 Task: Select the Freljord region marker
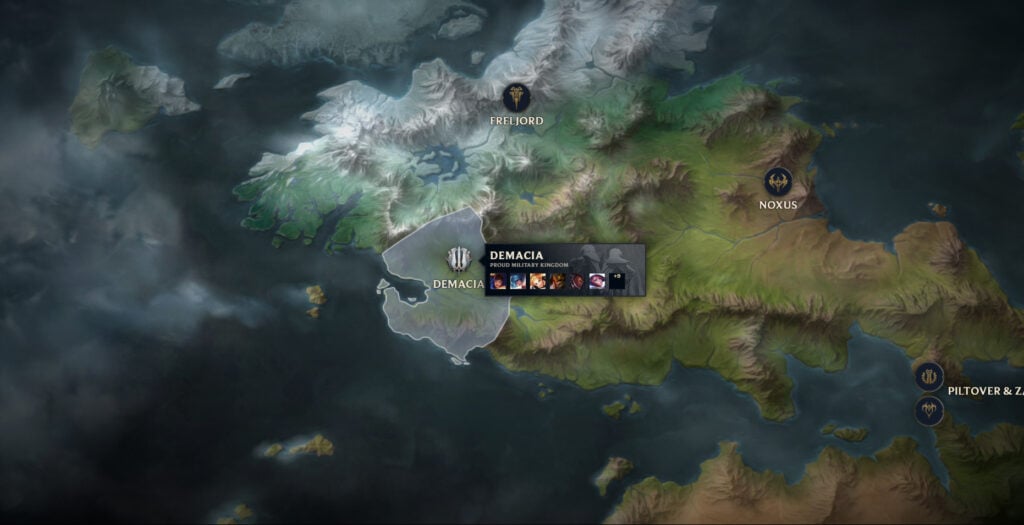(x=517, y=97)
